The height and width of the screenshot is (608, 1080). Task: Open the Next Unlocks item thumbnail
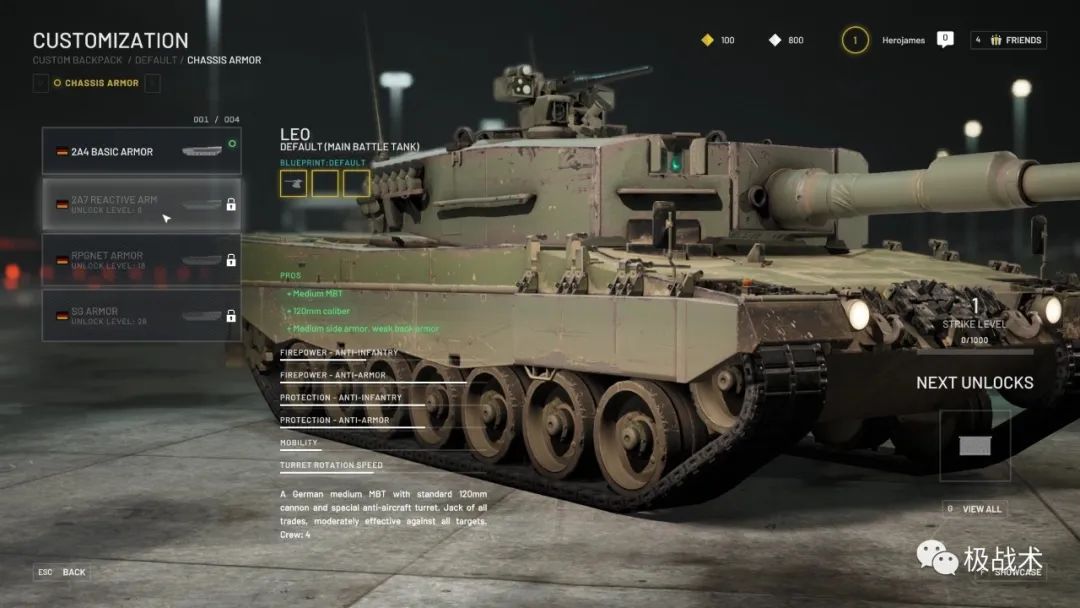pyautogui.click(x=974, y=446)
